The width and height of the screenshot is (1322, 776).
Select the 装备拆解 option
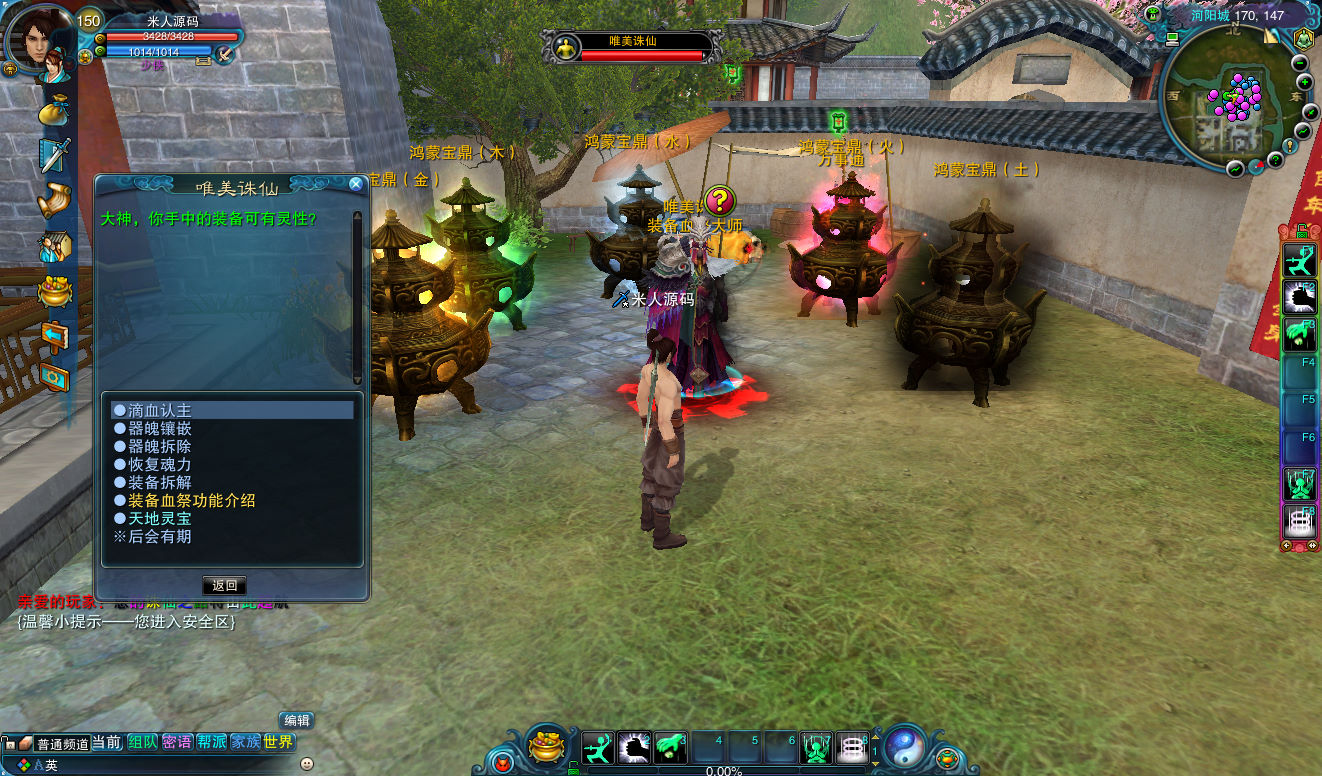[160, 482]
